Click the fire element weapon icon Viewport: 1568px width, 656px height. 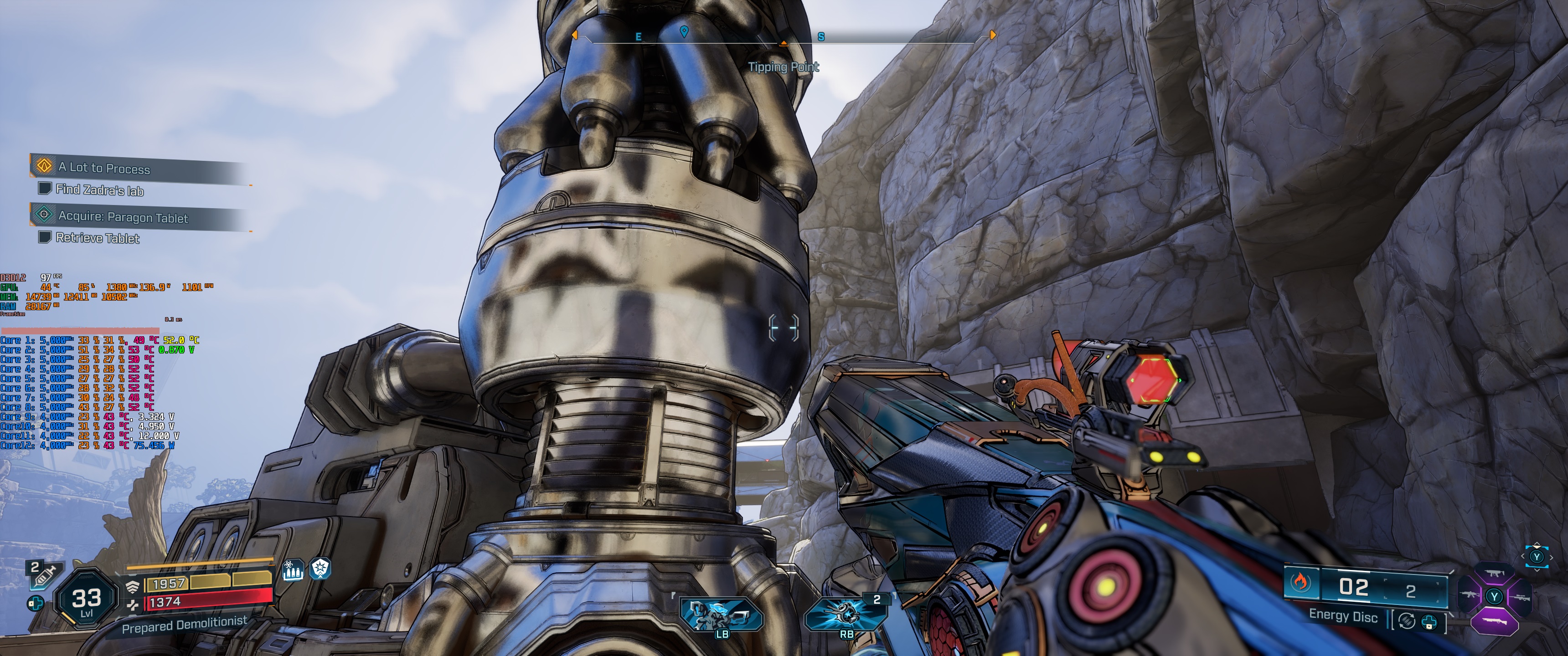1300,583
